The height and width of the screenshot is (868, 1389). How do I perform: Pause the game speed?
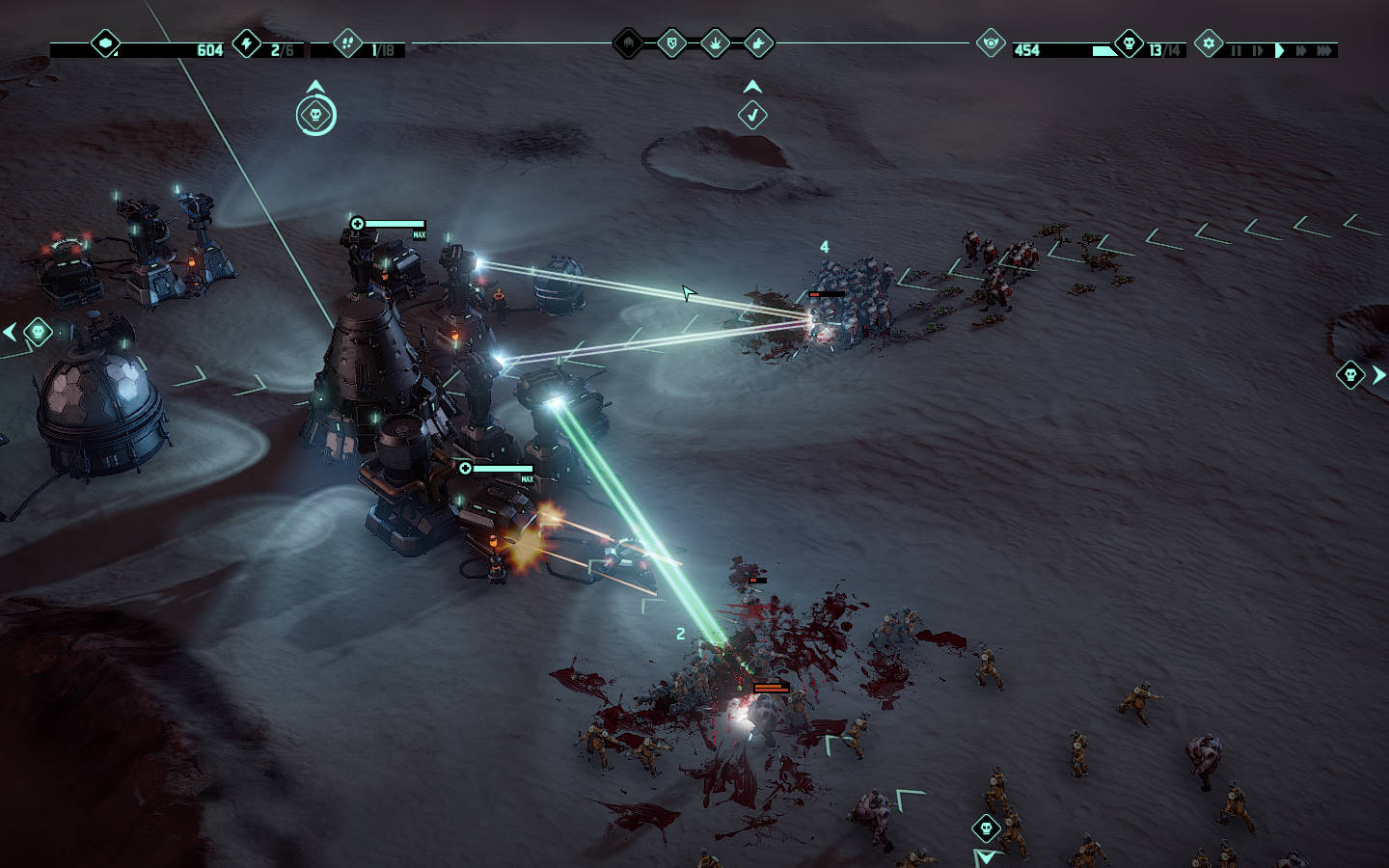point(1236,50)
